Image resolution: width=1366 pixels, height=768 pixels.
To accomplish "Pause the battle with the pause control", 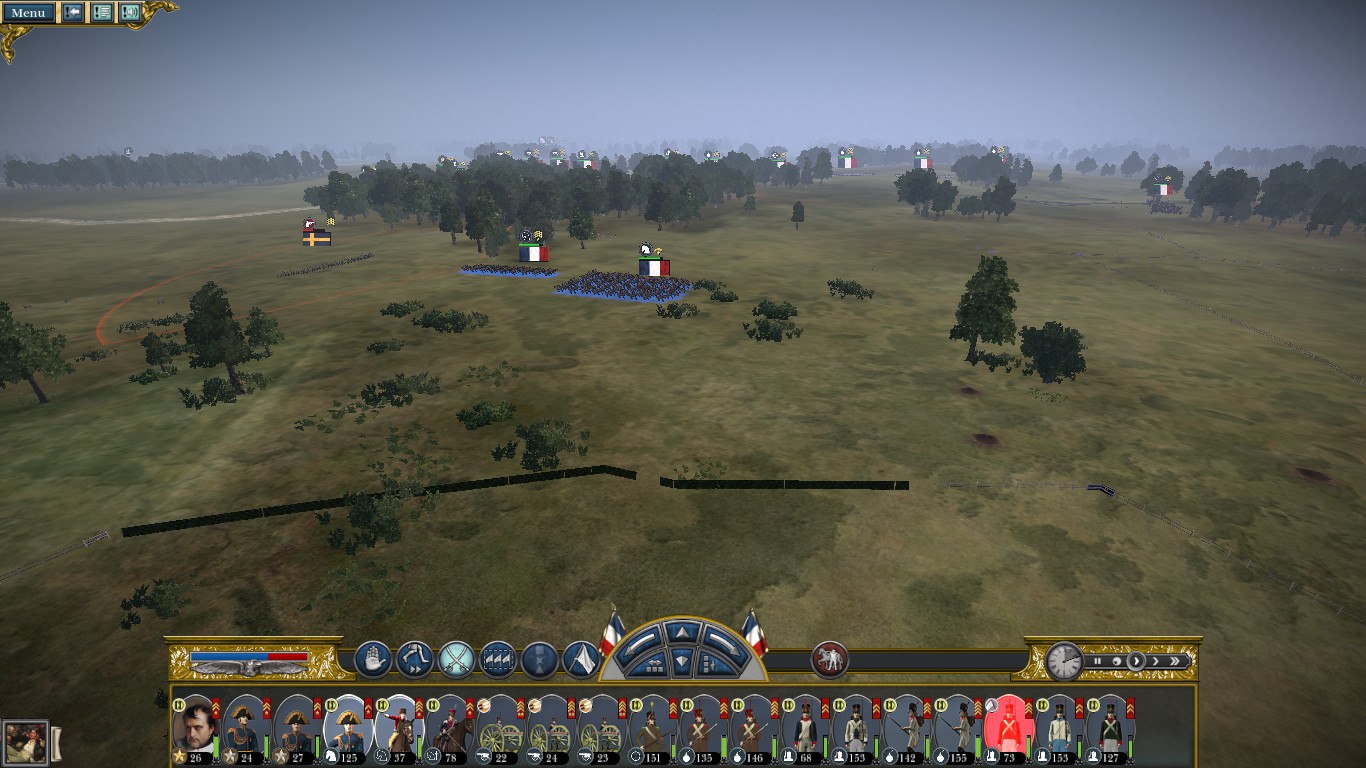I will [x=1097, y=661].
